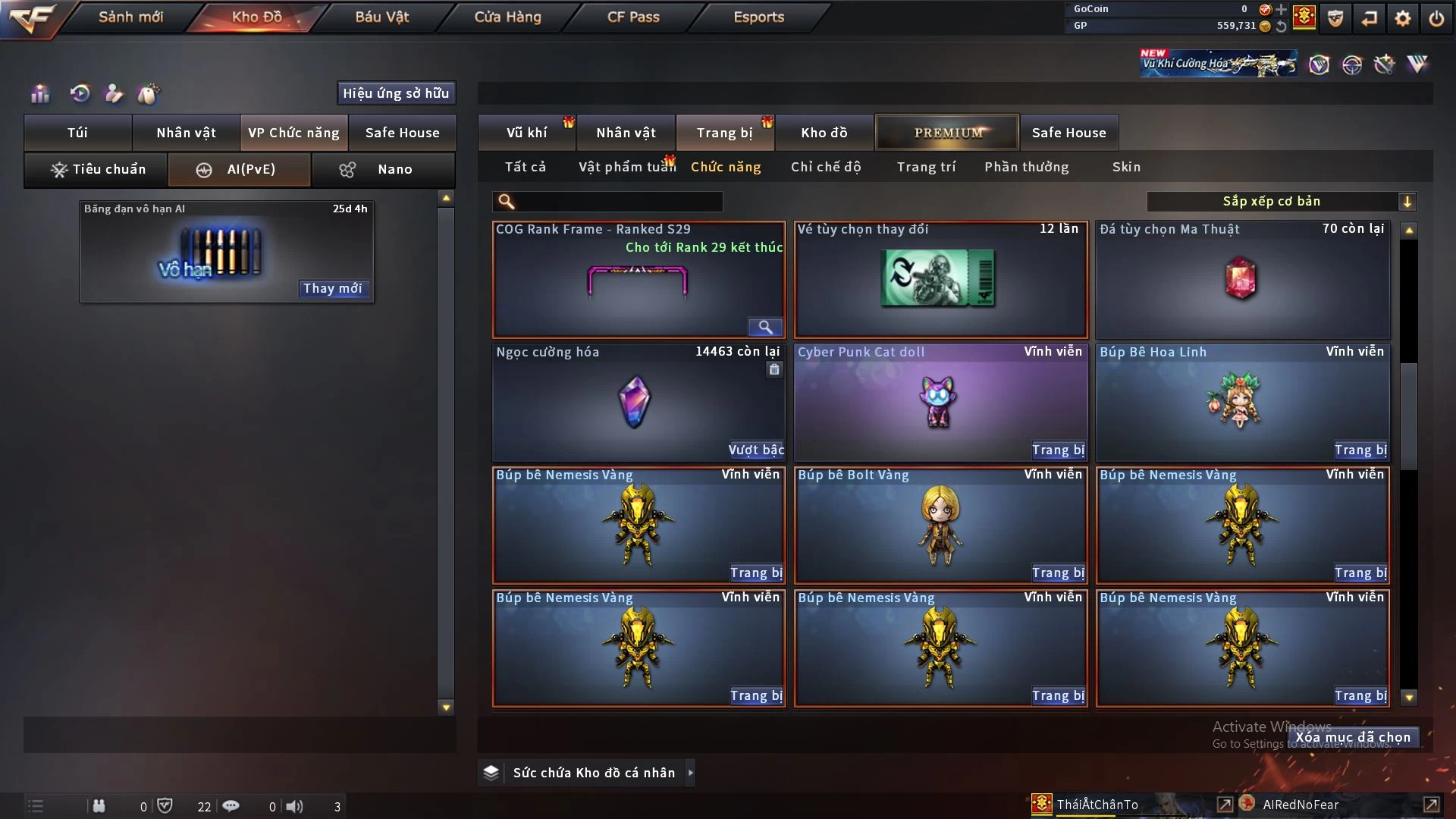1456x819 pixels.
Task: Open the Cửa Hàng shop menu
Action: [507, 17]
